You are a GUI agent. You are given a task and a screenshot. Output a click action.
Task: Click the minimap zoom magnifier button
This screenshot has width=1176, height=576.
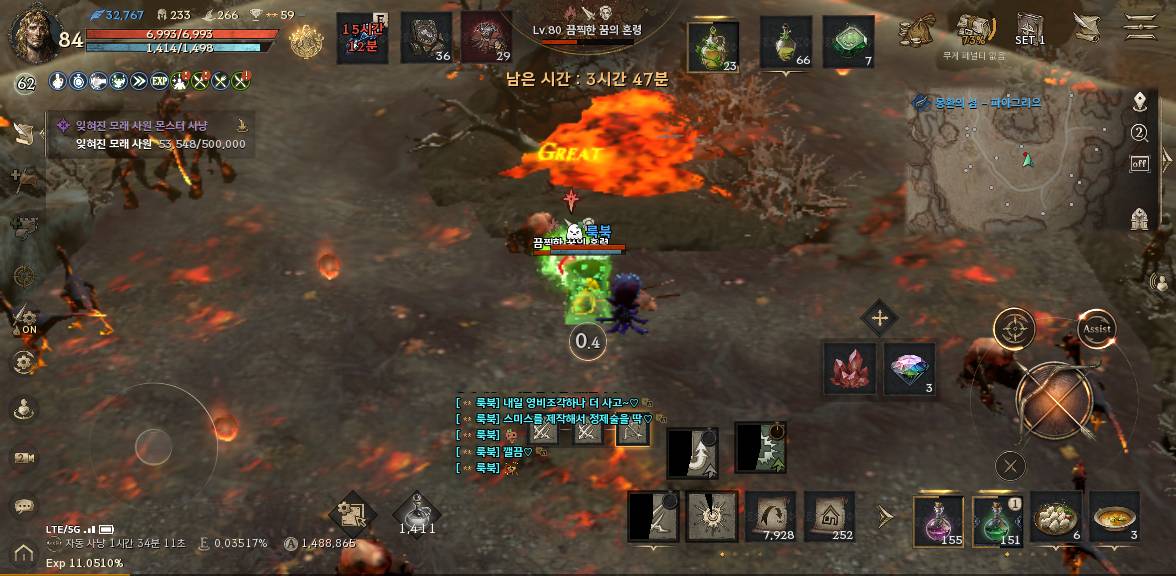(x=1139, y=133)
